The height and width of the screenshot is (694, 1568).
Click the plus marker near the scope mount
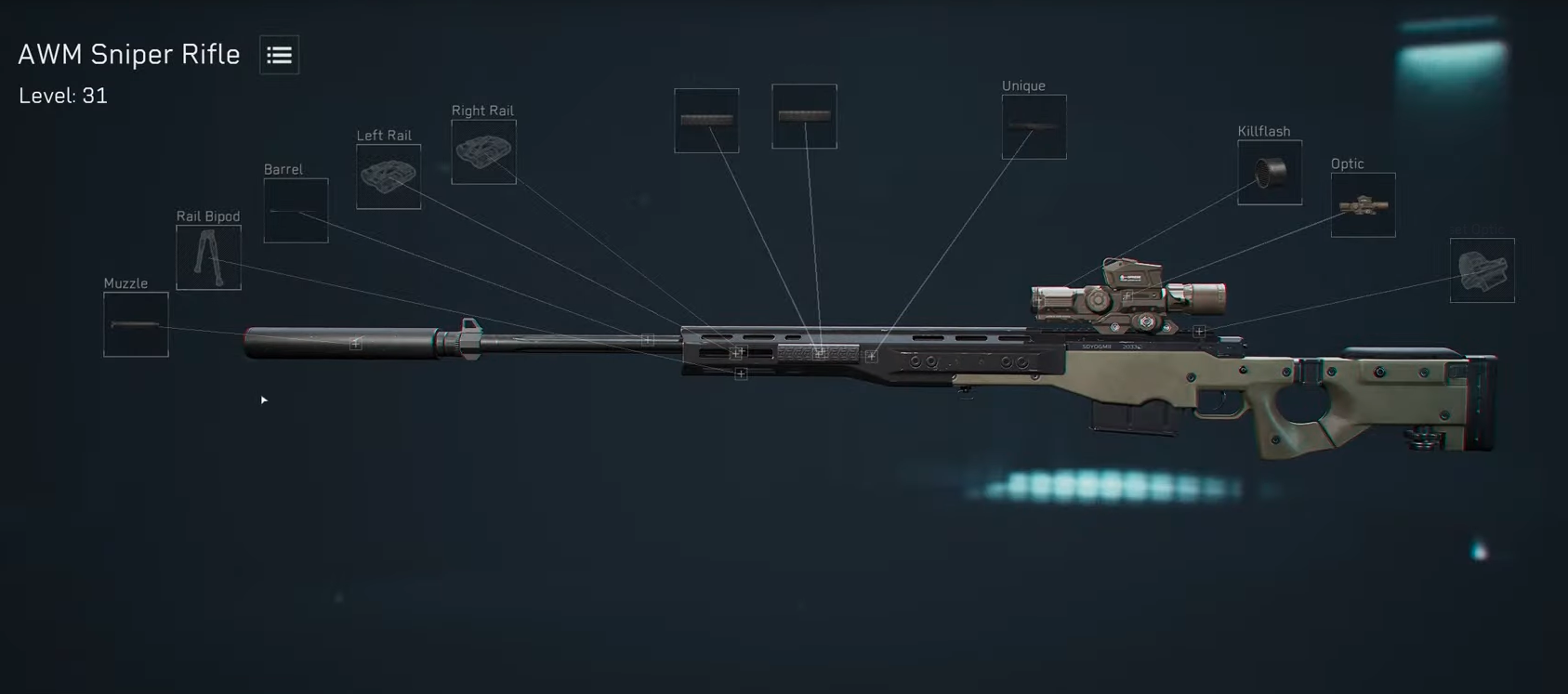click(1199, 330)
